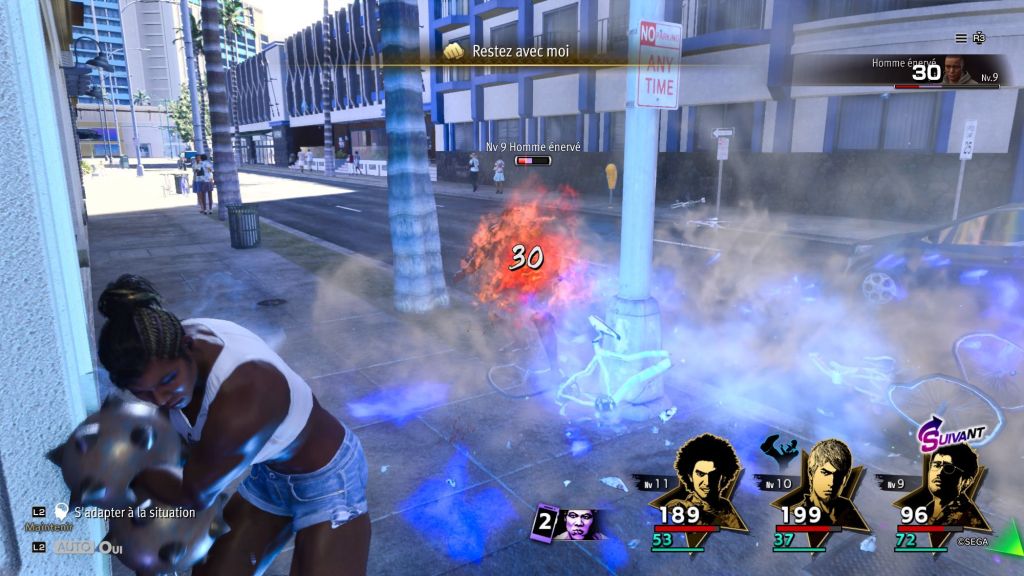1024x576 pixels.
Task: Open the three-line list icon
Action: tap(961, 38)
